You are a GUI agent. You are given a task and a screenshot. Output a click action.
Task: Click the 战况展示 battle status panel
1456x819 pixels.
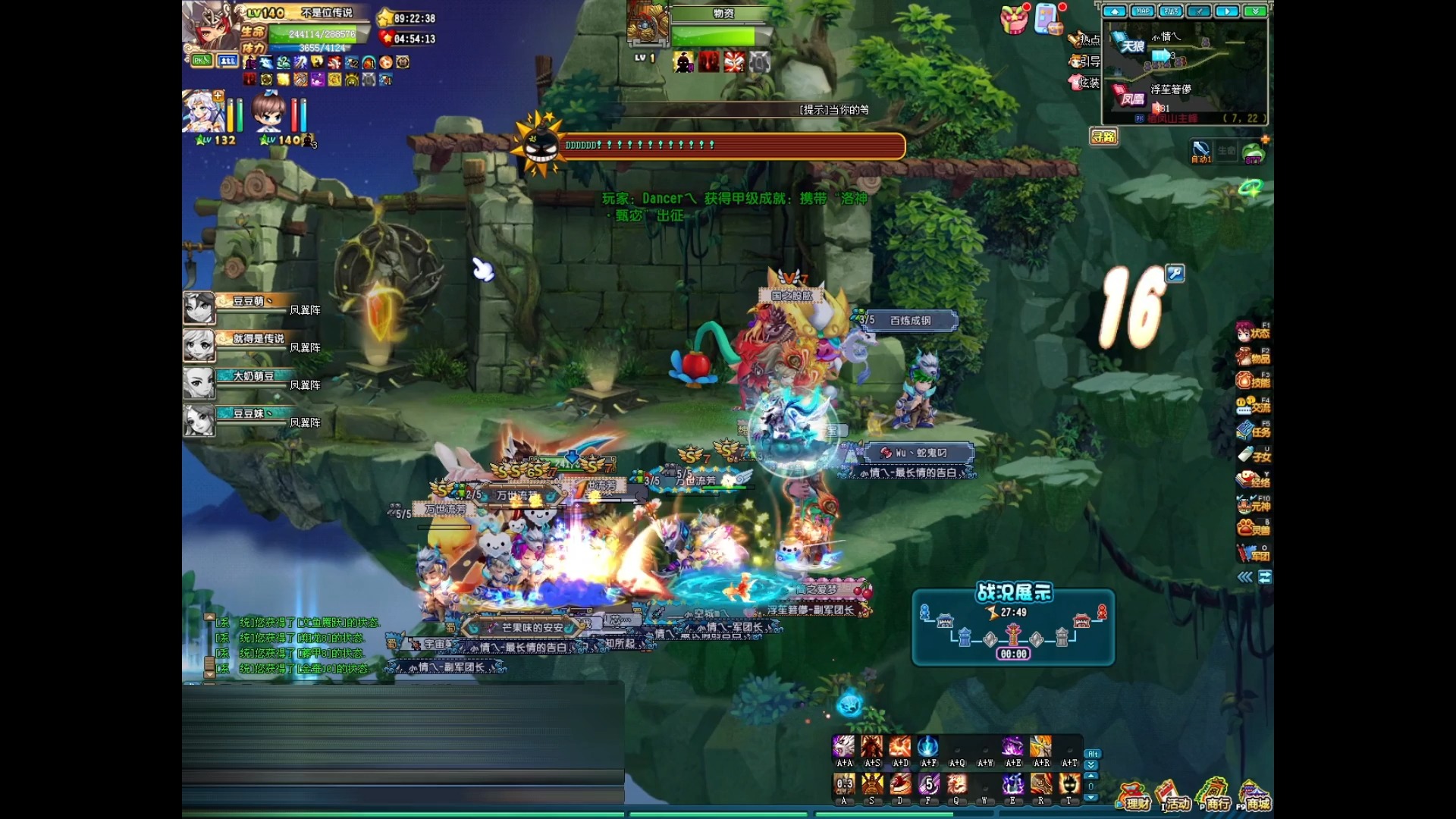point(1013,627)
